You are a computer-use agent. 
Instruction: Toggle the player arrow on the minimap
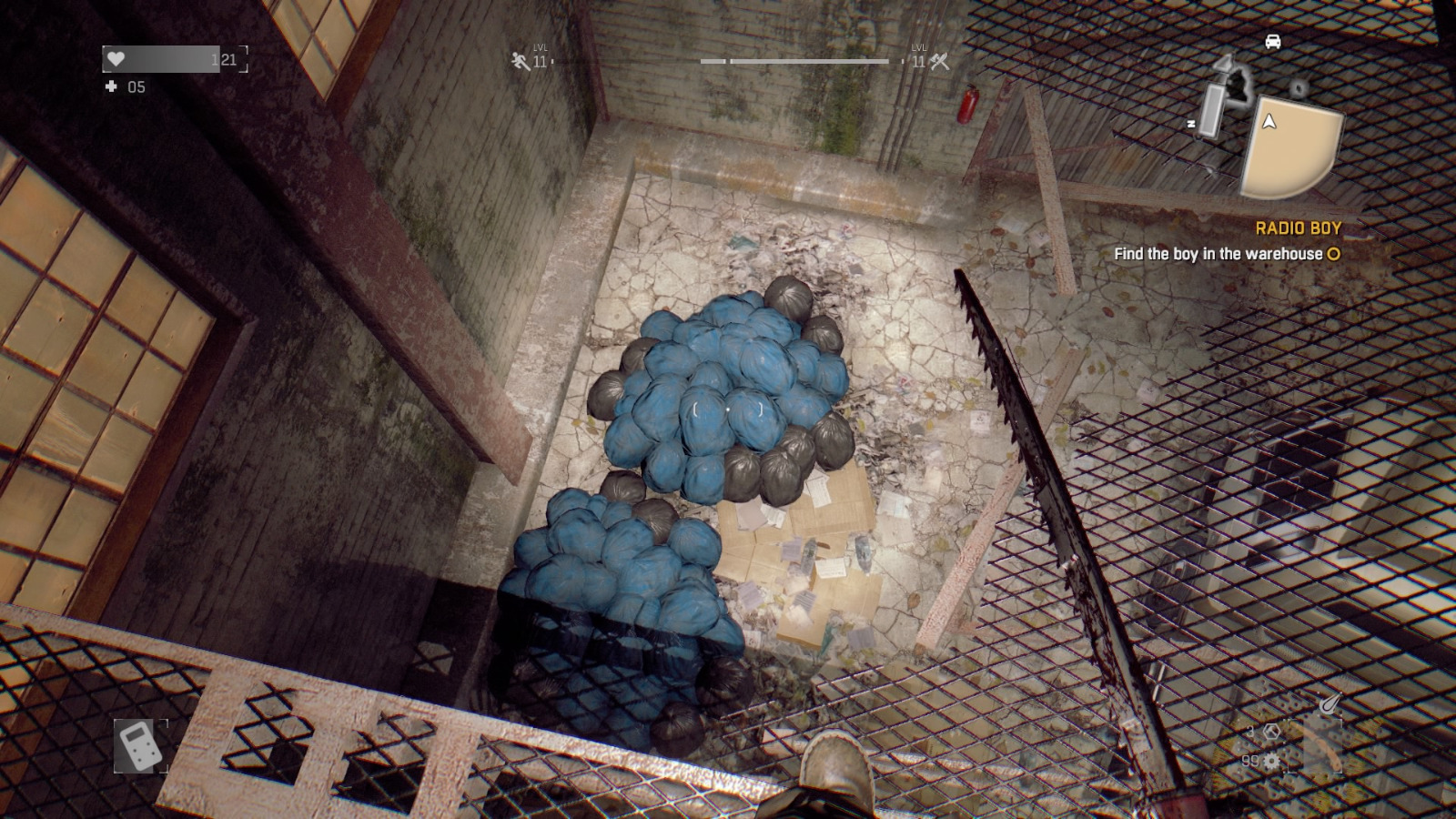coord(1269,121)
